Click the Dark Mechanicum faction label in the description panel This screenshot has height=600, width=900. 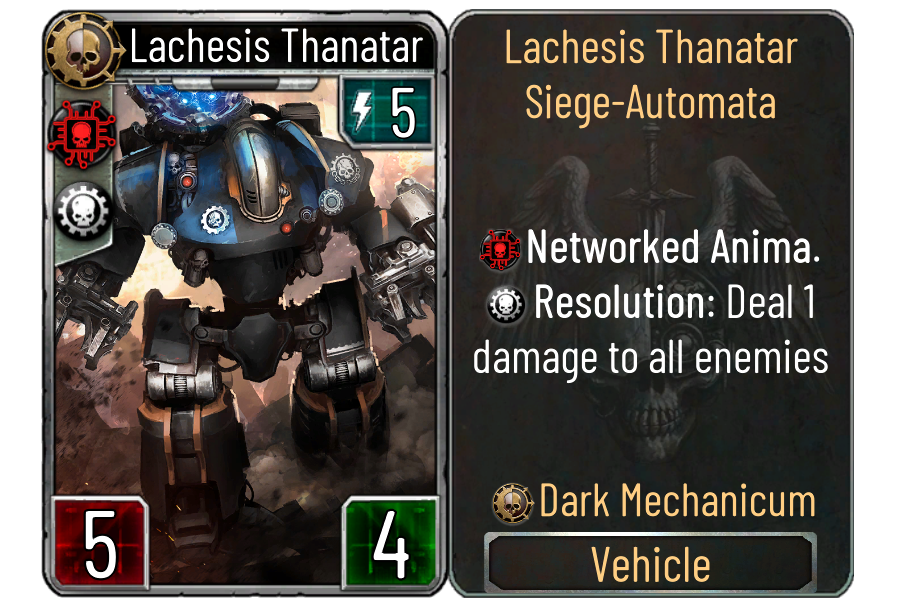(x=677, y=502)
